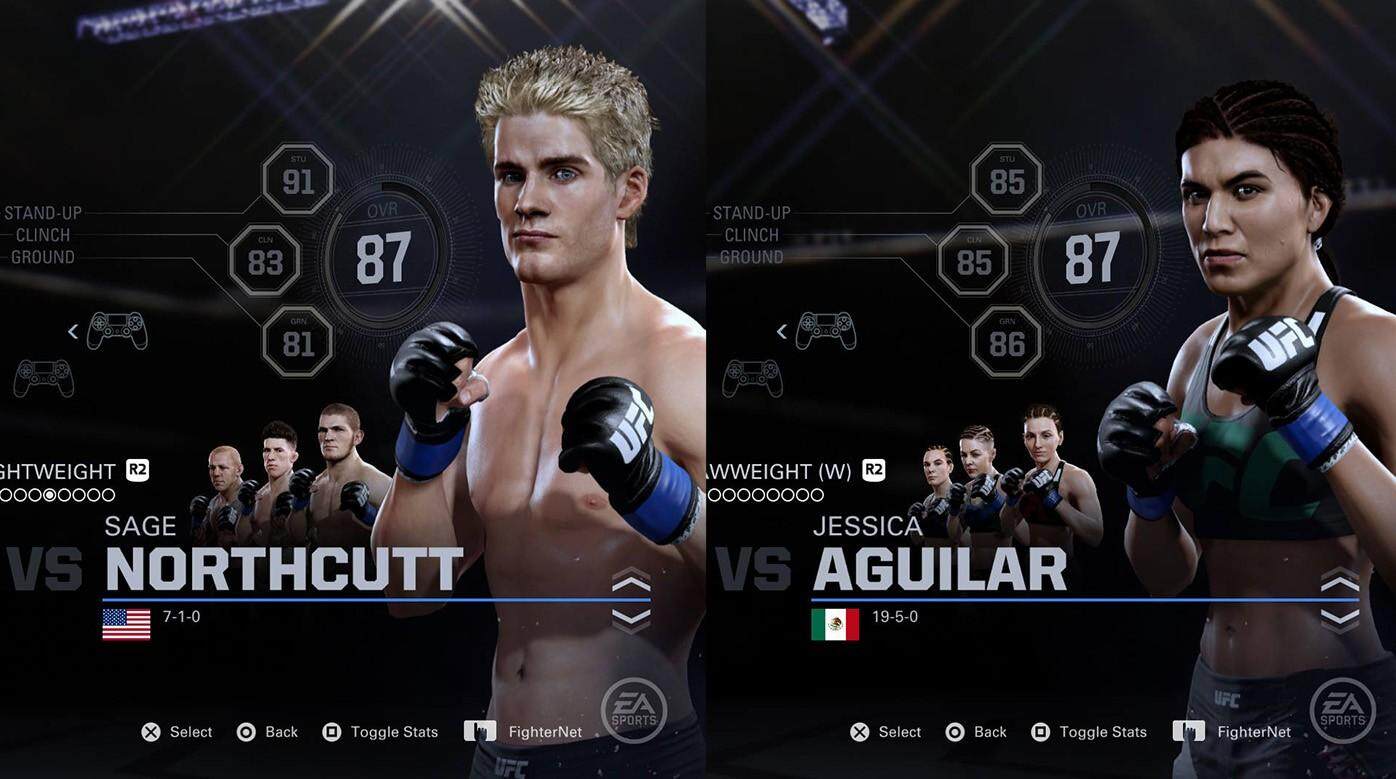Image resolution: width=1396 pixels, height=779 pixels.
Task: Click the up chevron beside Northcutt's name
Action: (x=631, y=582)
